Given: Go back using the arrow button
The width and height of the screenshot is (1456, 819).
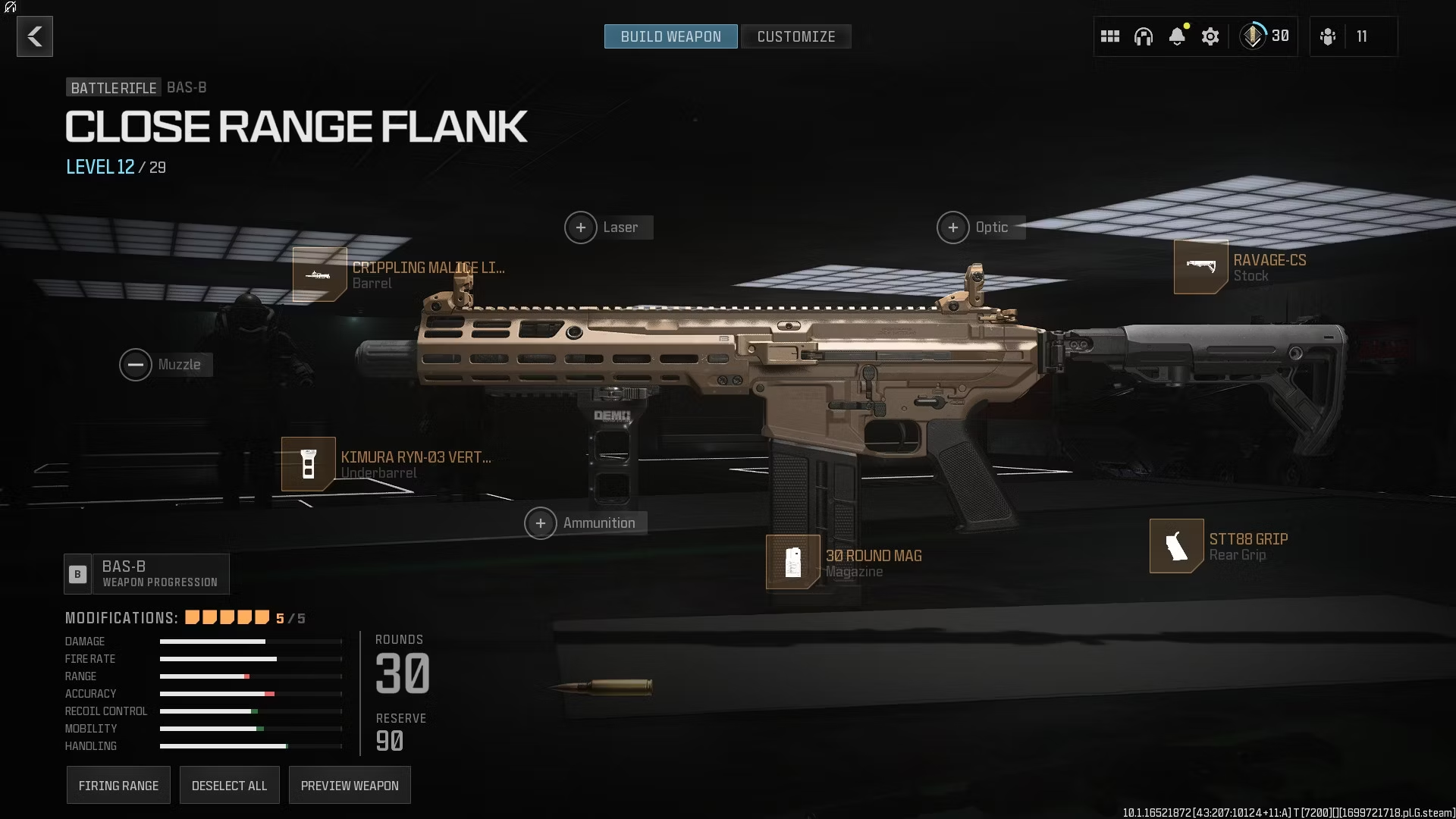Looking at the screenshot, I should point(35,36).
